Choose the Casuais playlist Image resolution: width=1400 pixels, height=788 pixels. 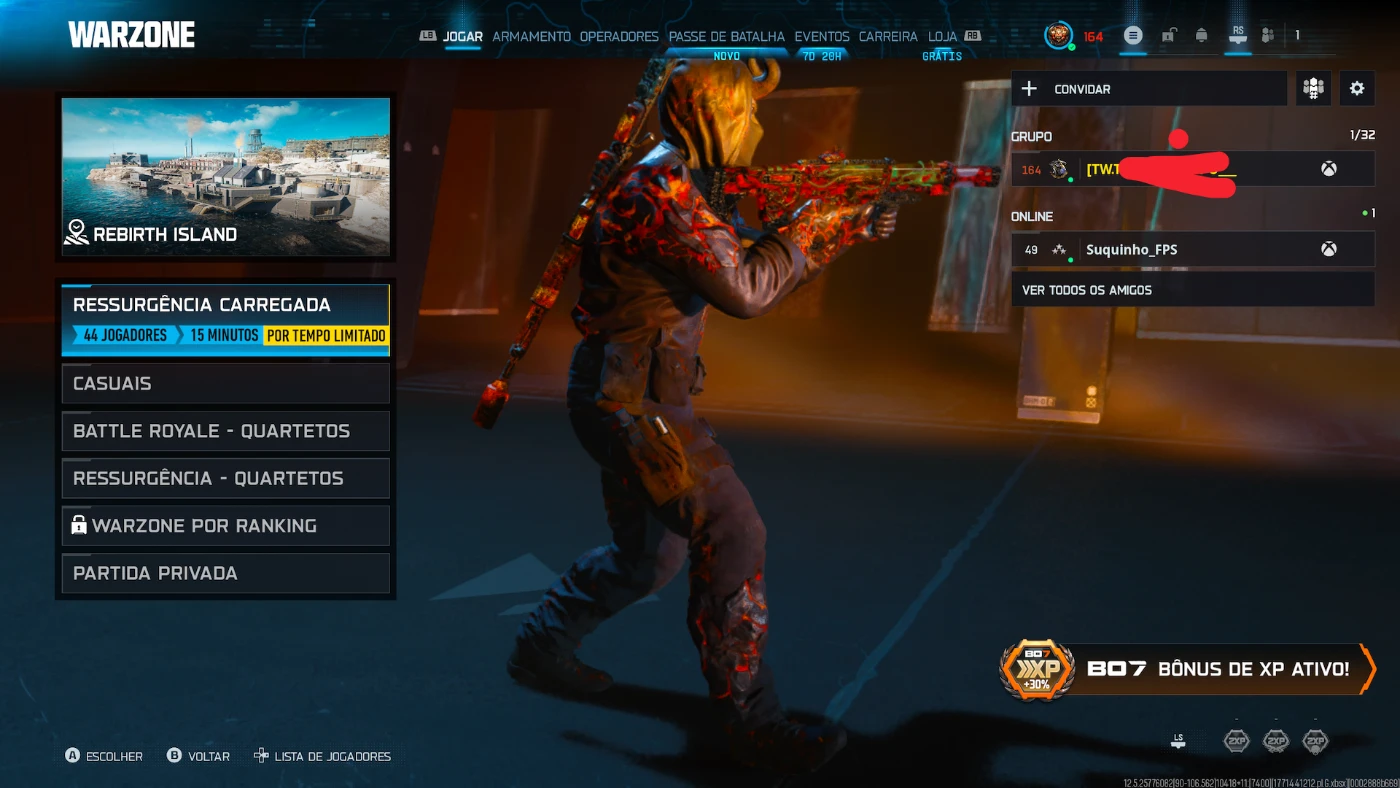[x=225, y=383]
